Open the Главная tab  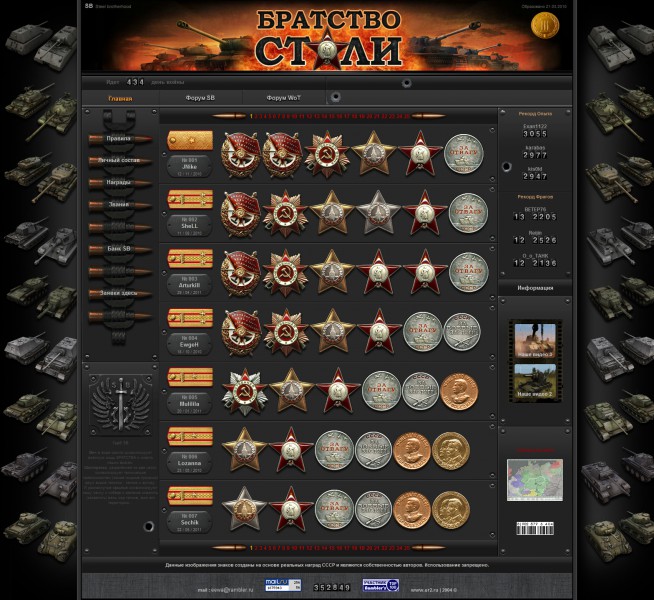120,98
